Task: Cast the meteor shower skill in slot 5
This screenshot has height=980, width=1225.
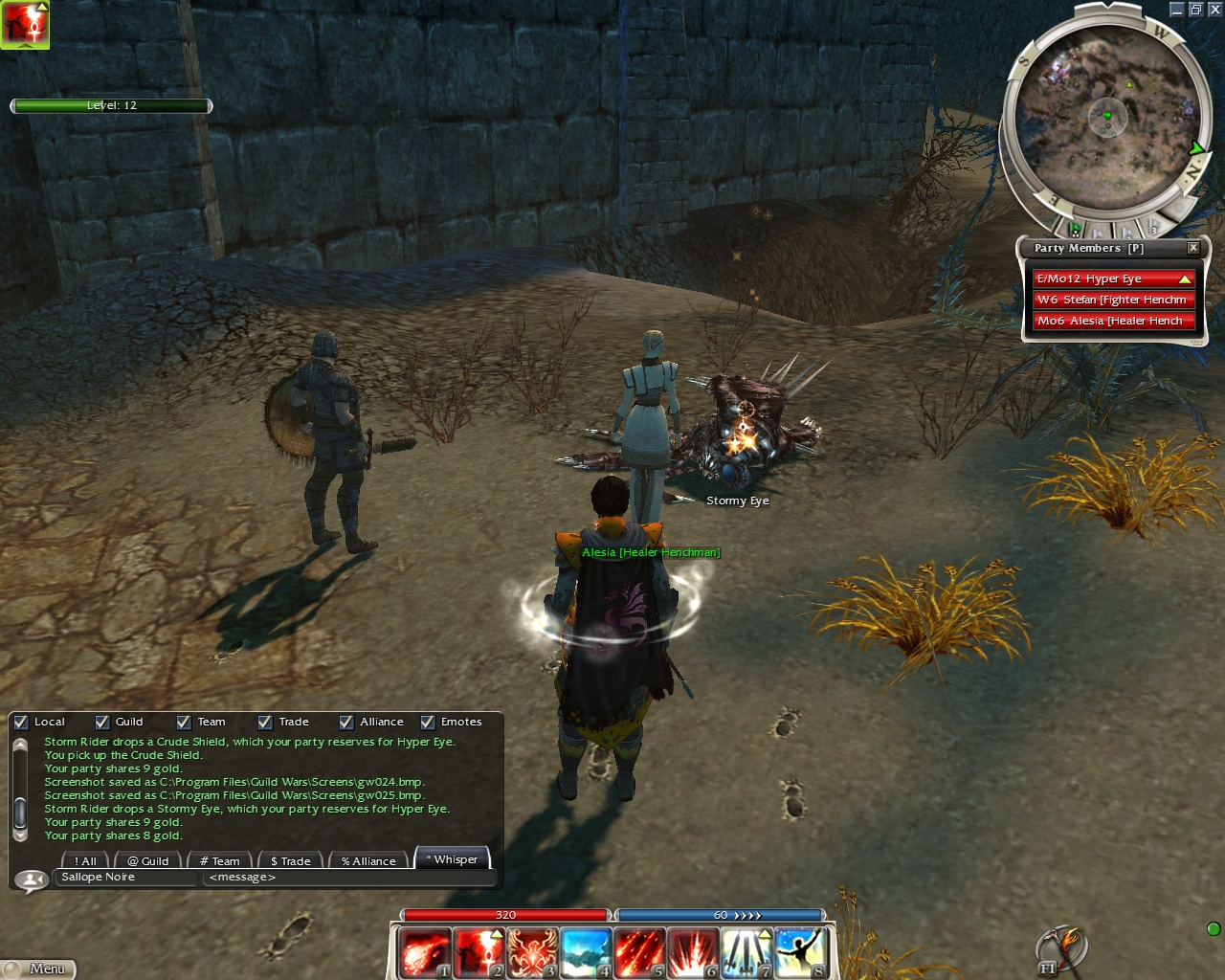Action: [639, 953]
